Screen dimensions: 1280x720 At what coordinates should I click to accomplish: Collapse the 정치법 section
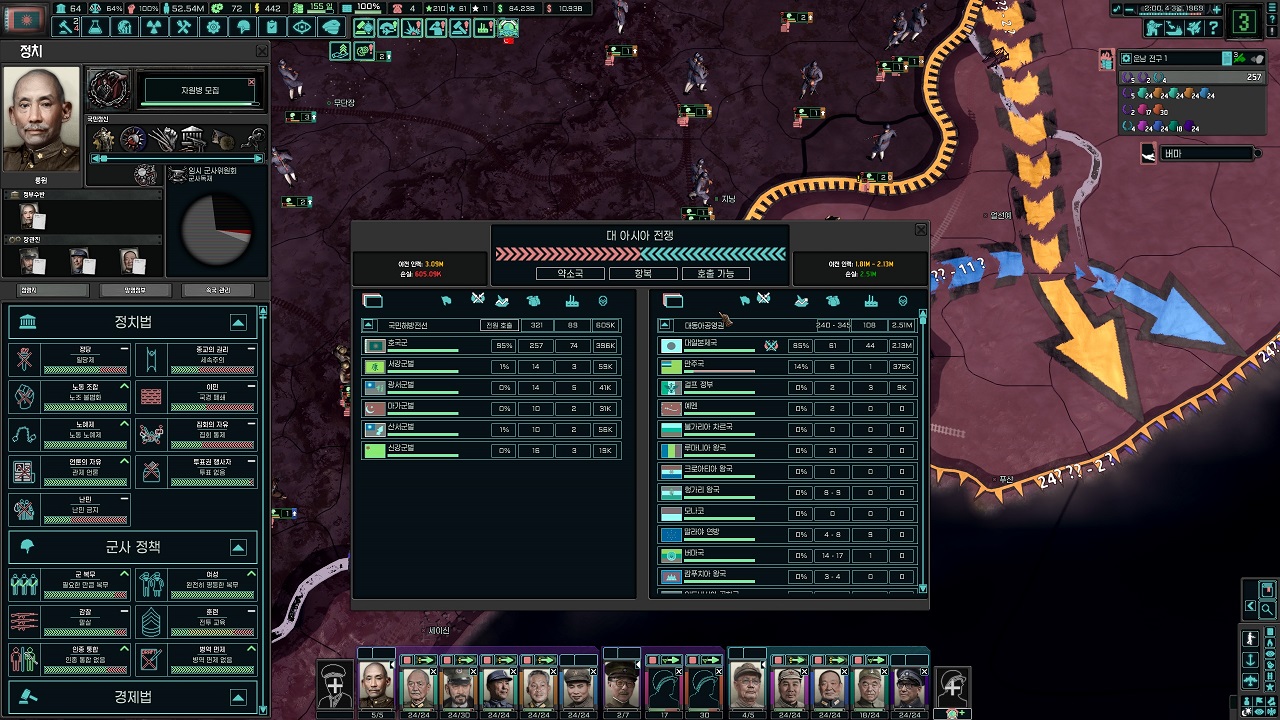[238, 322]
